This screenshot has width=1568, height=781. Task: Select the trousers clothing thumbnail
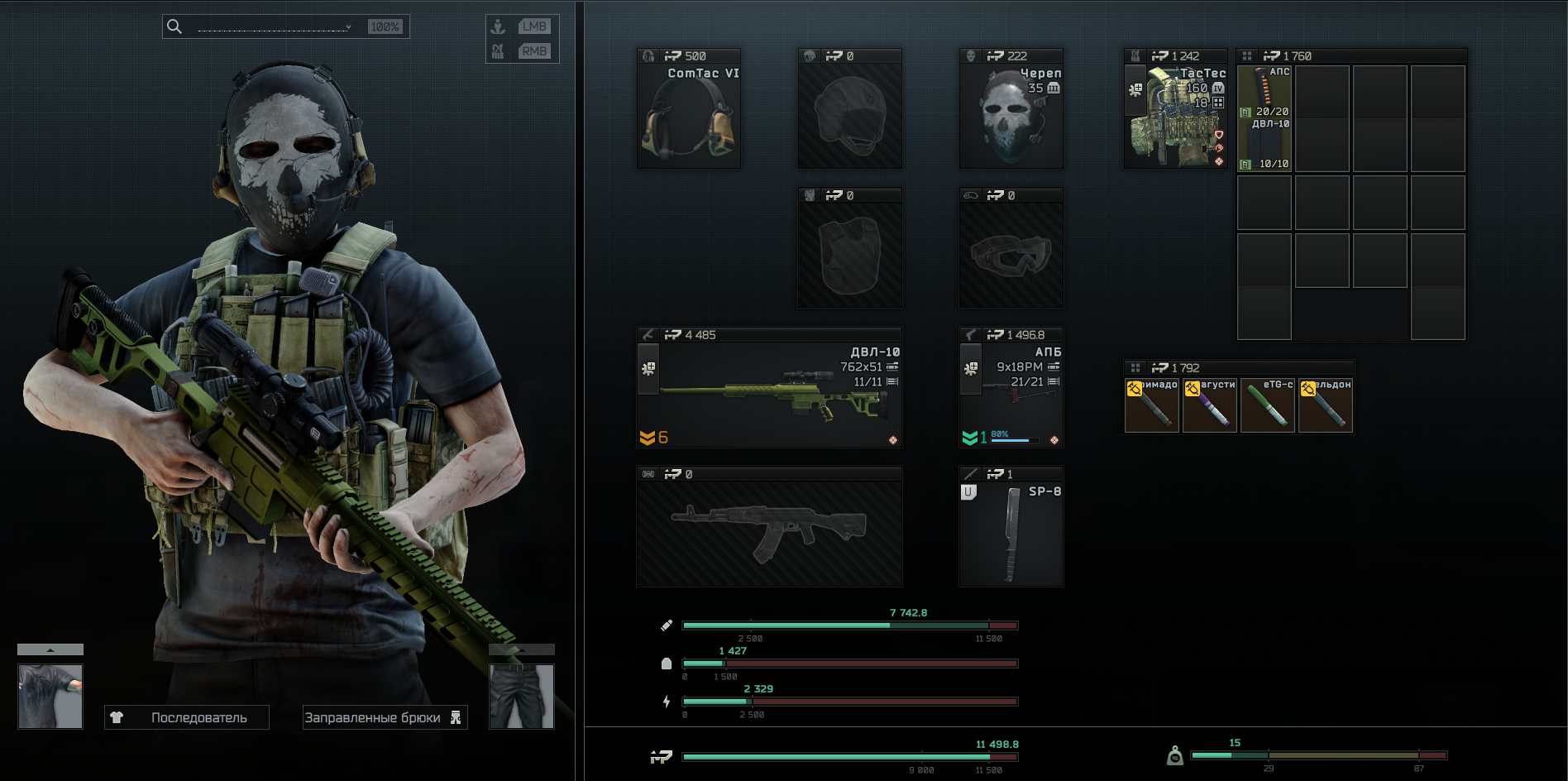pos(521,696)
